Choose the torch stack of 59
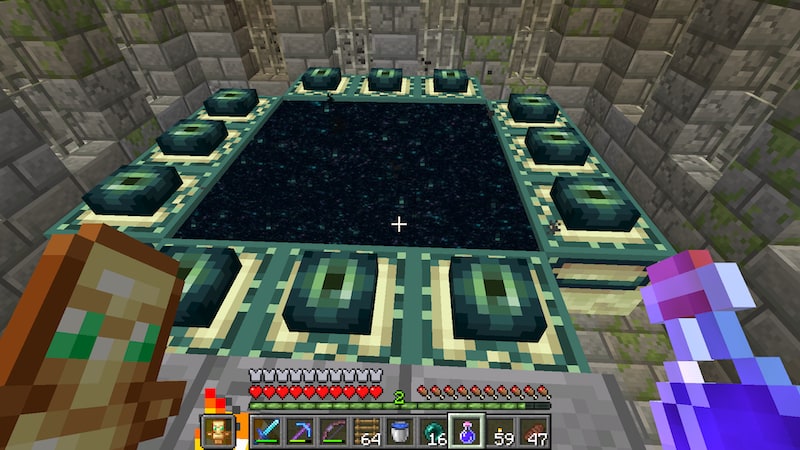Image resolution: width=800 pixels, height=450 pixels. 501,432
